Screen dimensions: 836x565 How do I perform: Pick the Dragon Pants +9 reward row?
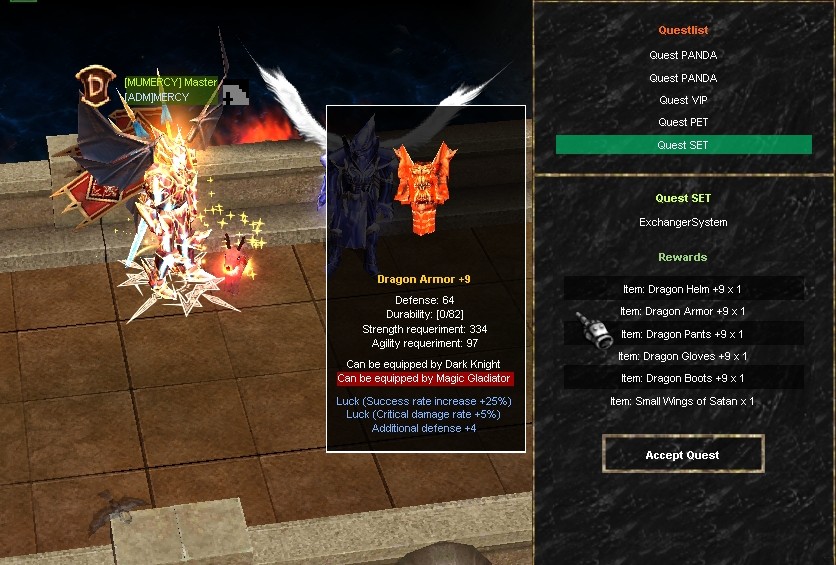pos(683,334)
